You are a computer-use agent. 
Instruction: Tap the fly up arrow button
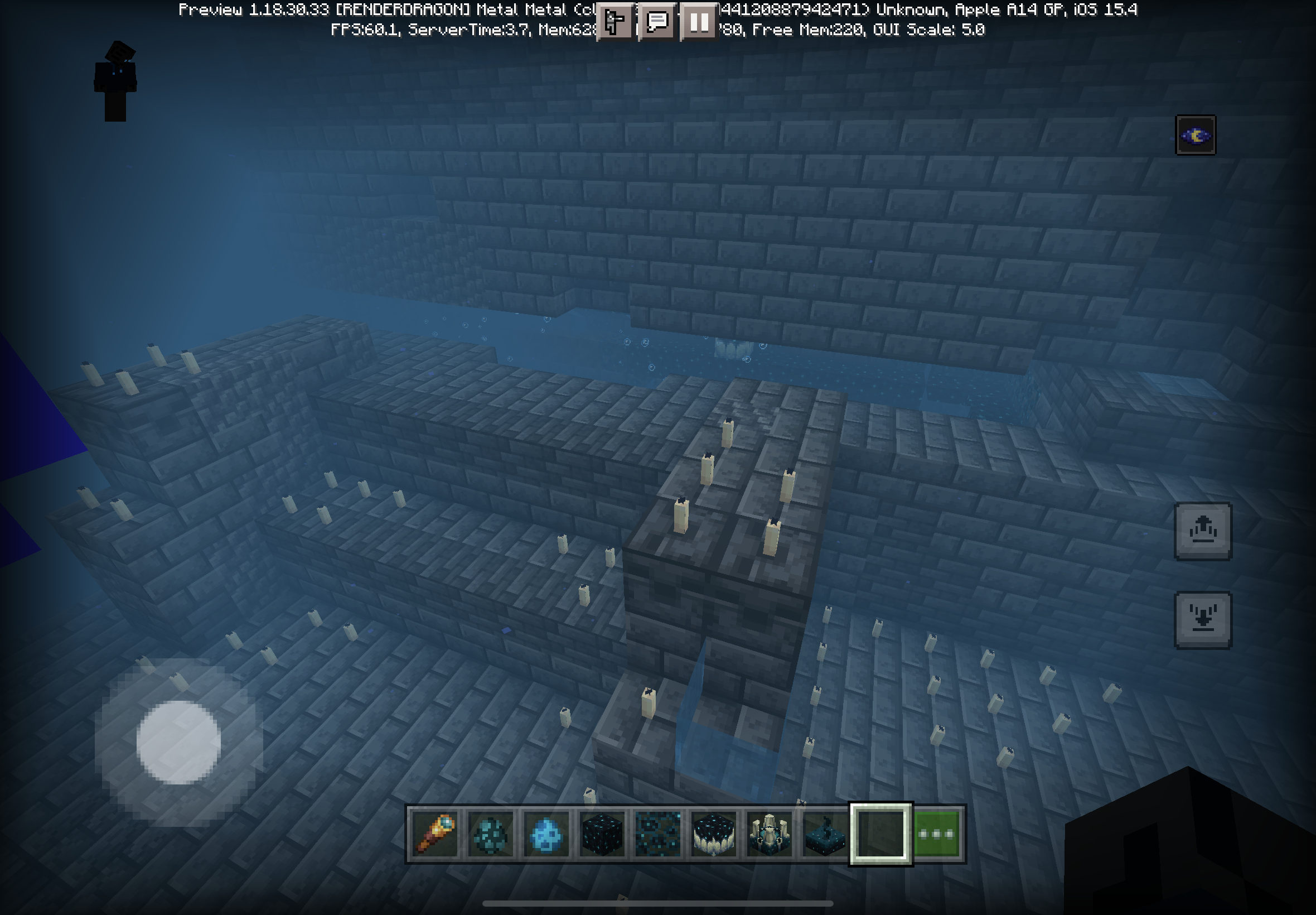pyautogui.click(x=1203, y=531)
